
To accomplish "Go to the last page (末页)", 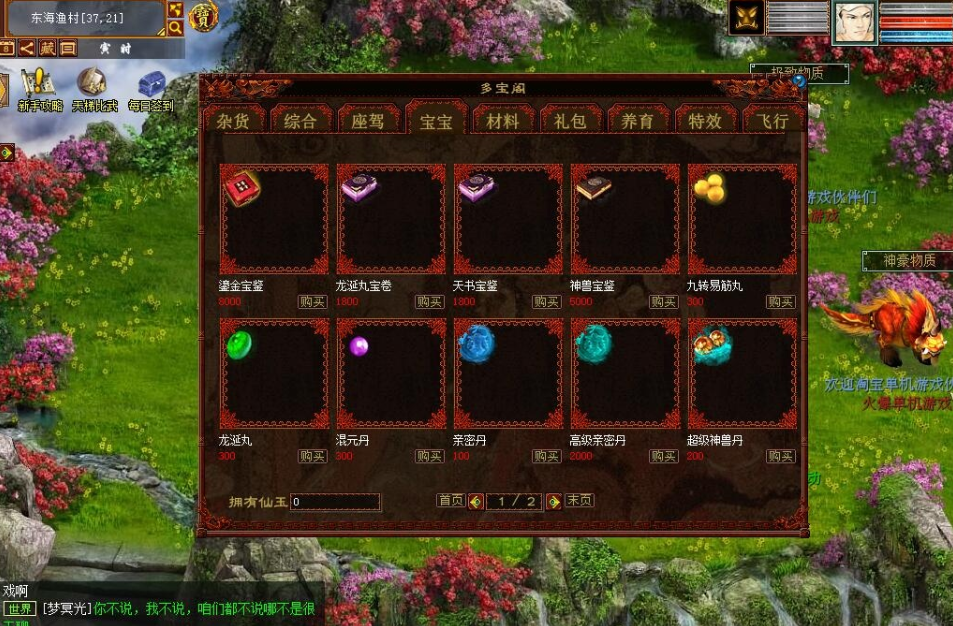I will pyautogui.click(x=579, y=500).
